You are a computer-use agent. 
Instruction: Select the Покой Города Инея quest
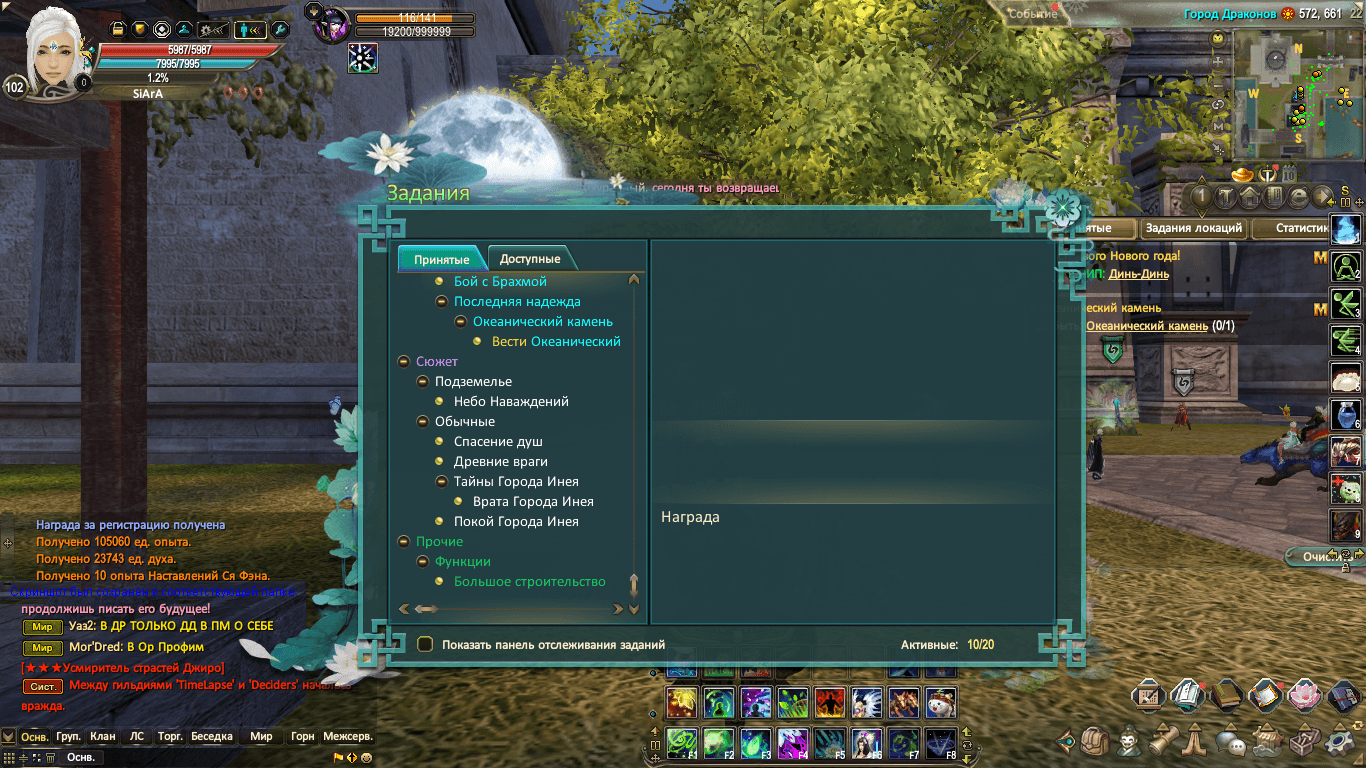516,521
